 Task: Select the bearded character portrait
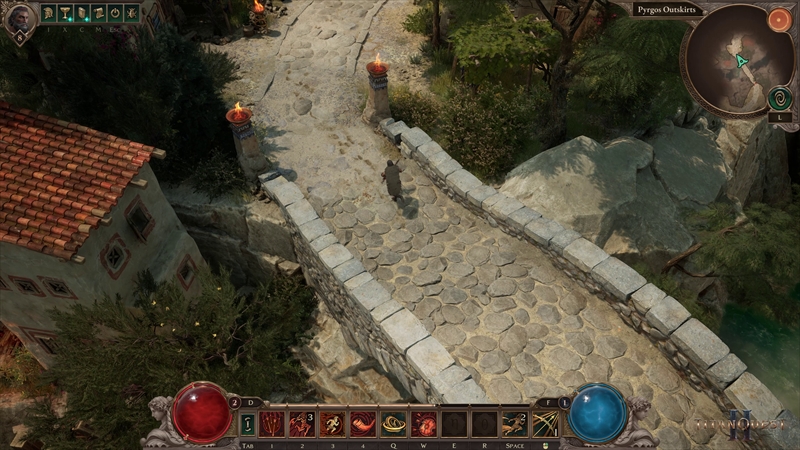(x=20, y=21)
